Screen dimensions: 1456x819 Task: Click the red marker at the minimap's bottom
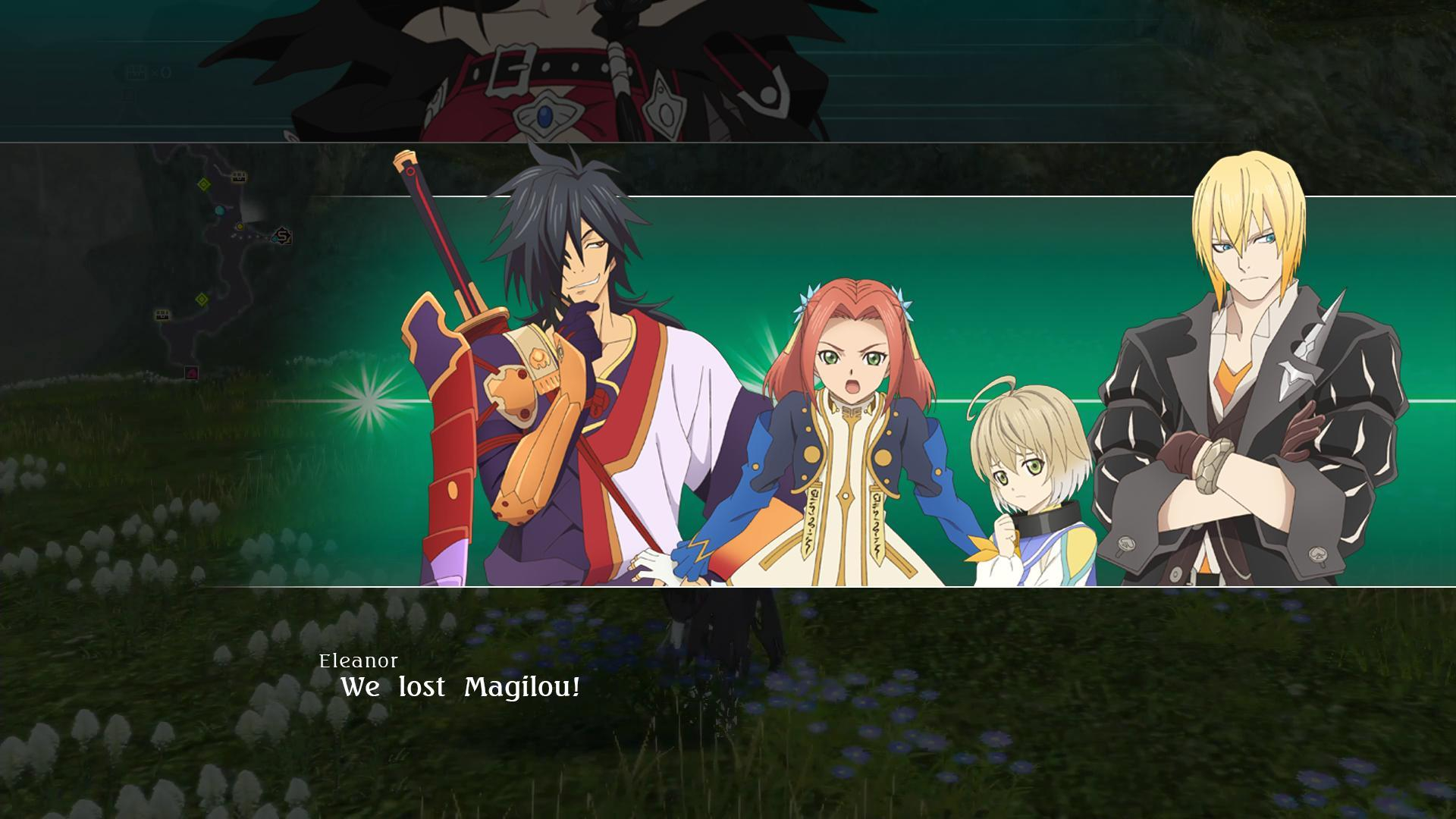coord(192,372)
